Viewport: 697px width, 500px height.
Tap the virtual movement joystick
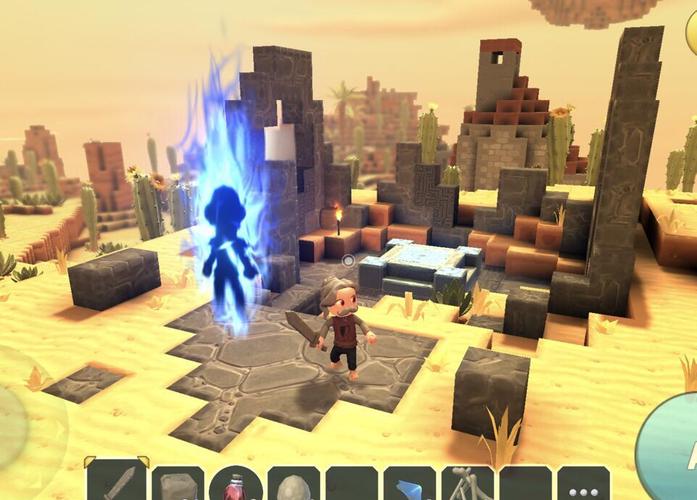[x=14, y=410]
